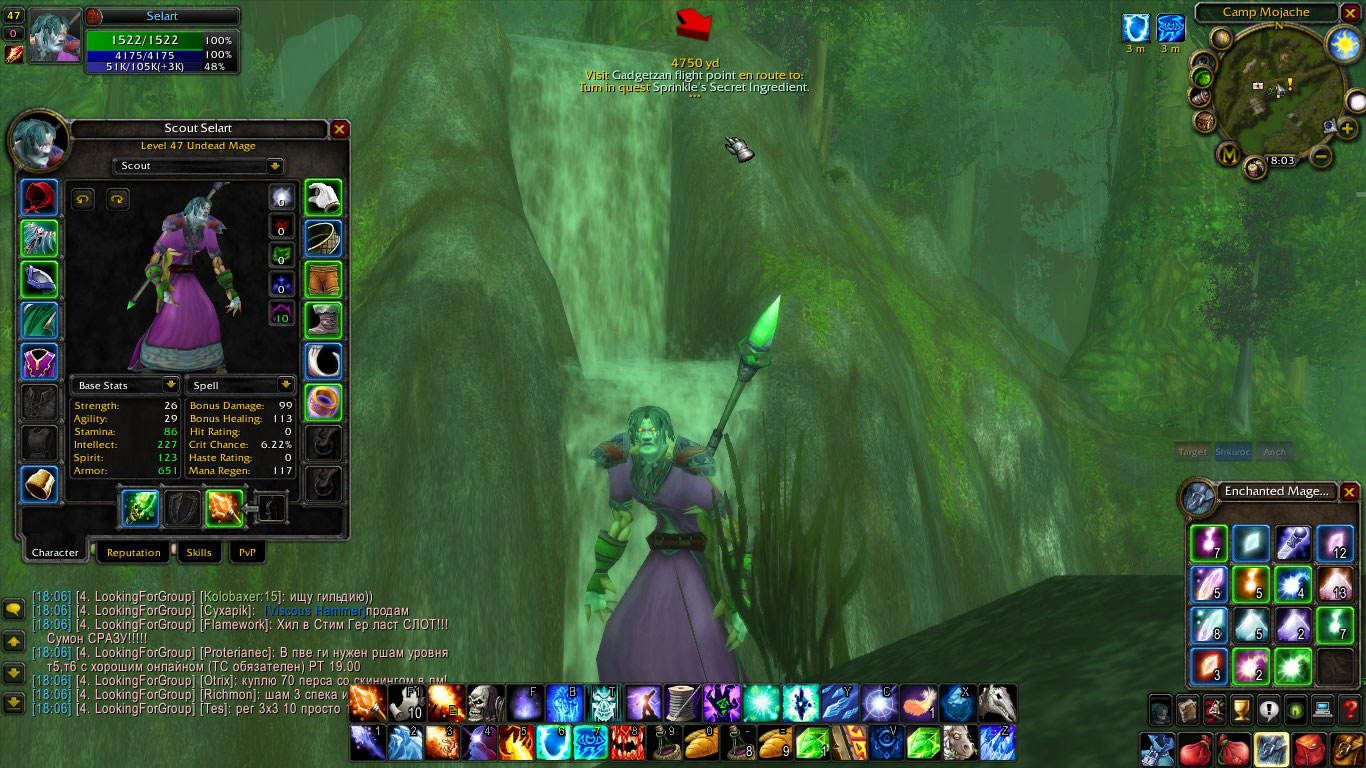
Task: Select the PvP tab
Action: (x=247, y=552)
